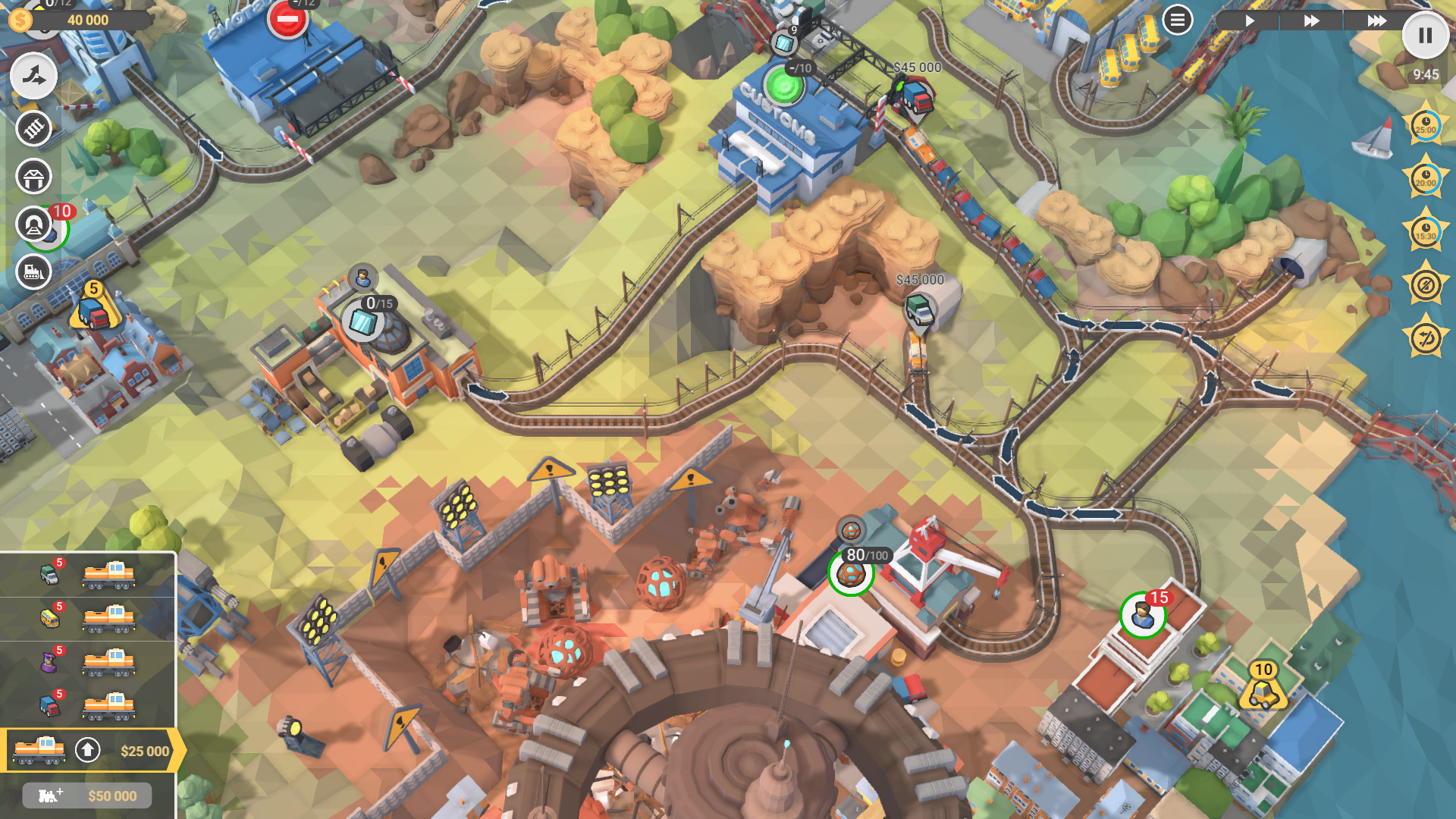Screen dimensions: 1456x819
Task: Pick the tunnel building tool
Action: [33, 224]
